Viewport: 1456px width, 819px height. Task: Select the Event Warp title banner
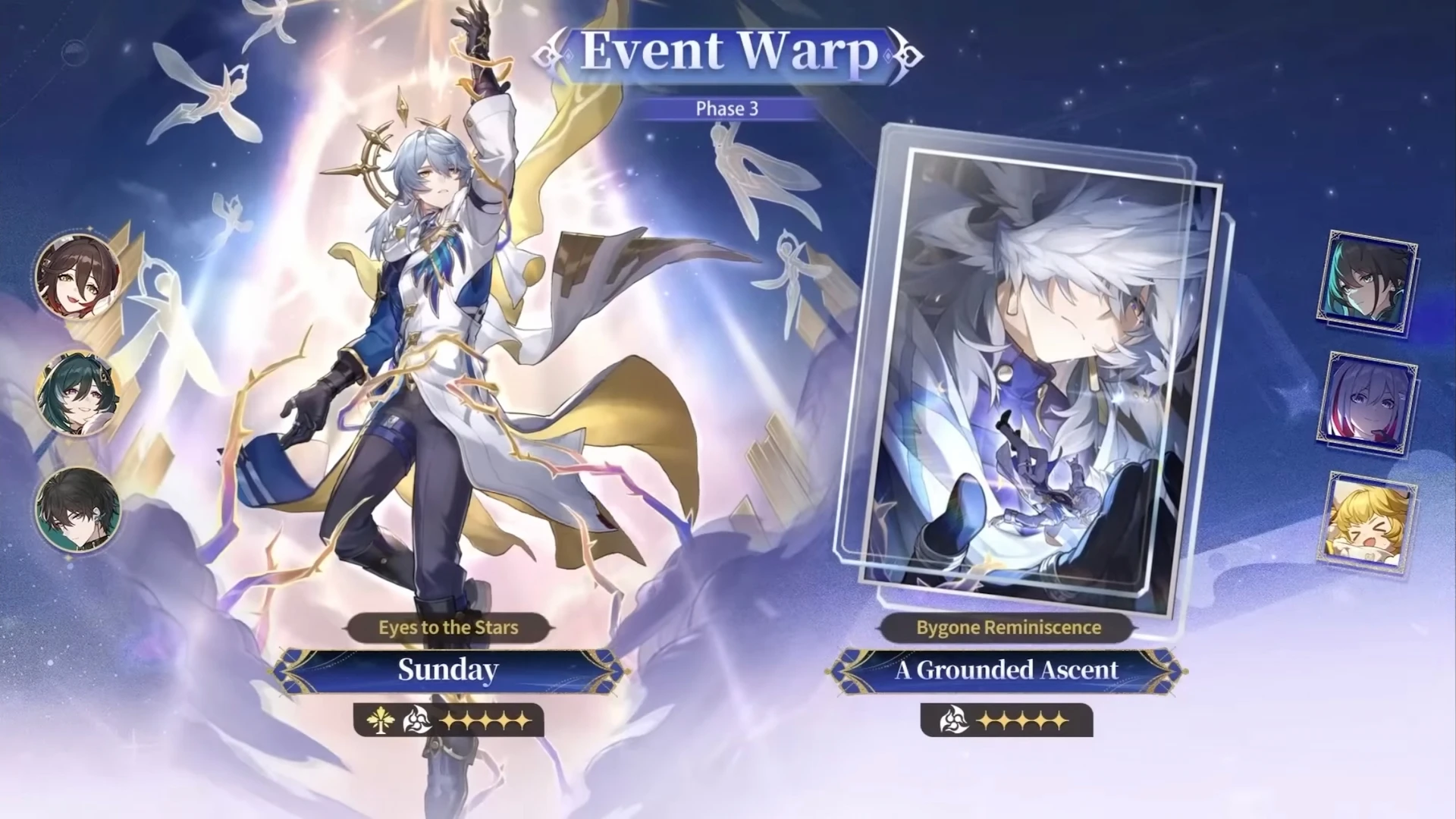[726, 53]
